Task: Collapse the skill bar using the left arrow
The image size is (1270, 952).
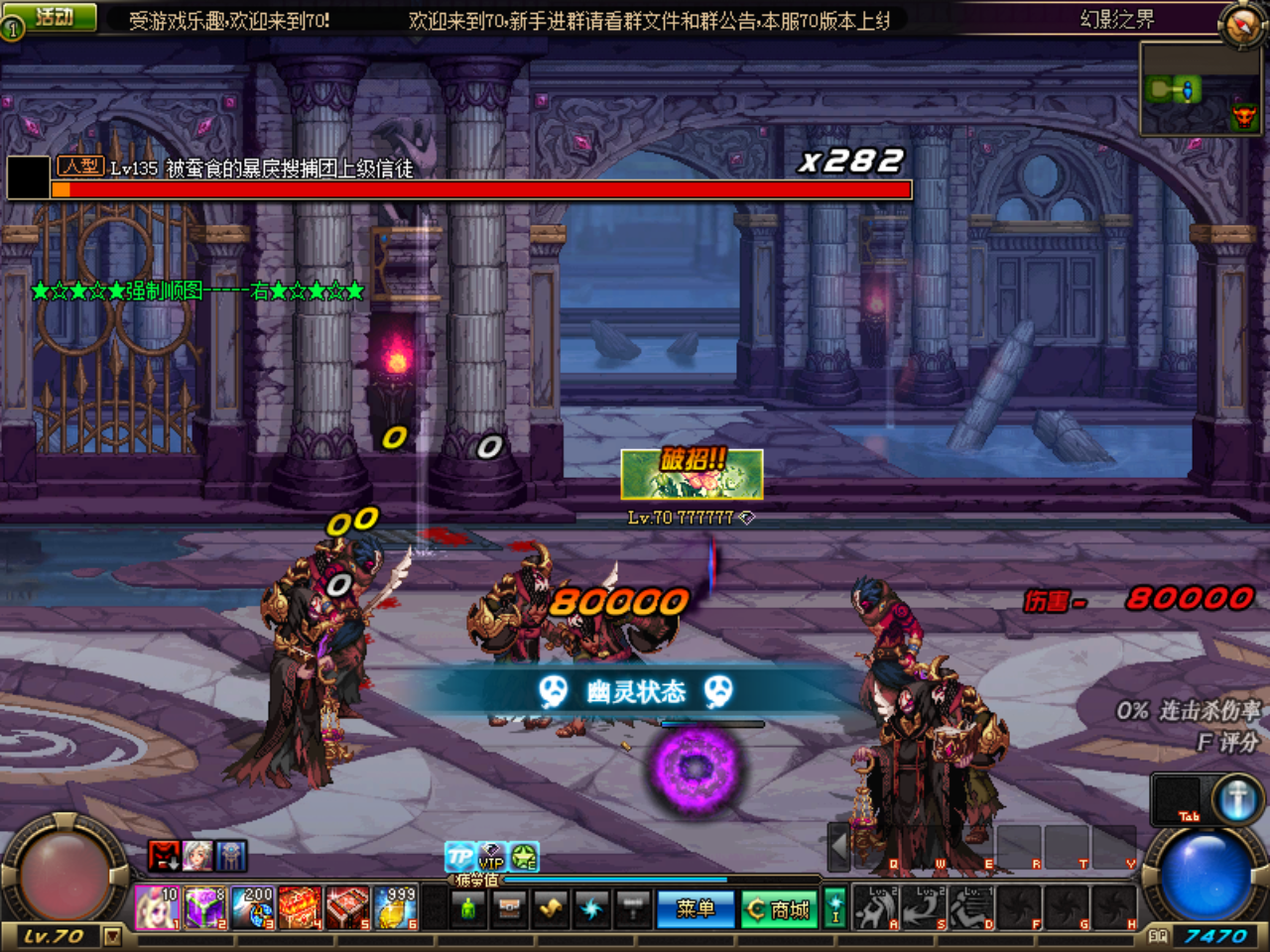Action: (x=840, y=849)
